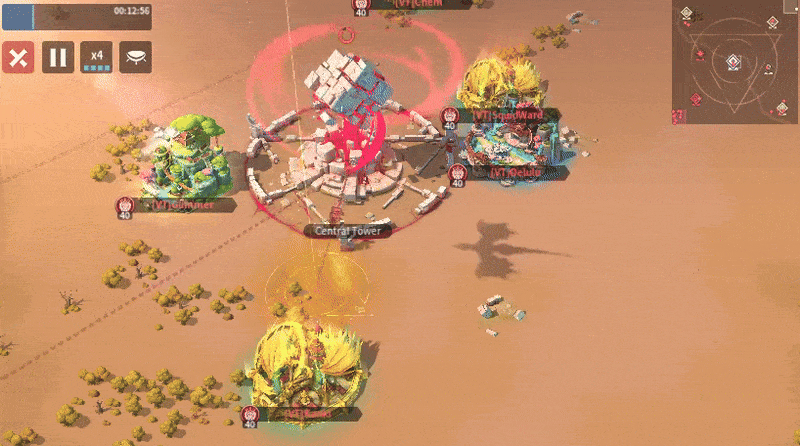Select the center tower marker on the minimap
The image size is (800, 446).
(733, 62)
